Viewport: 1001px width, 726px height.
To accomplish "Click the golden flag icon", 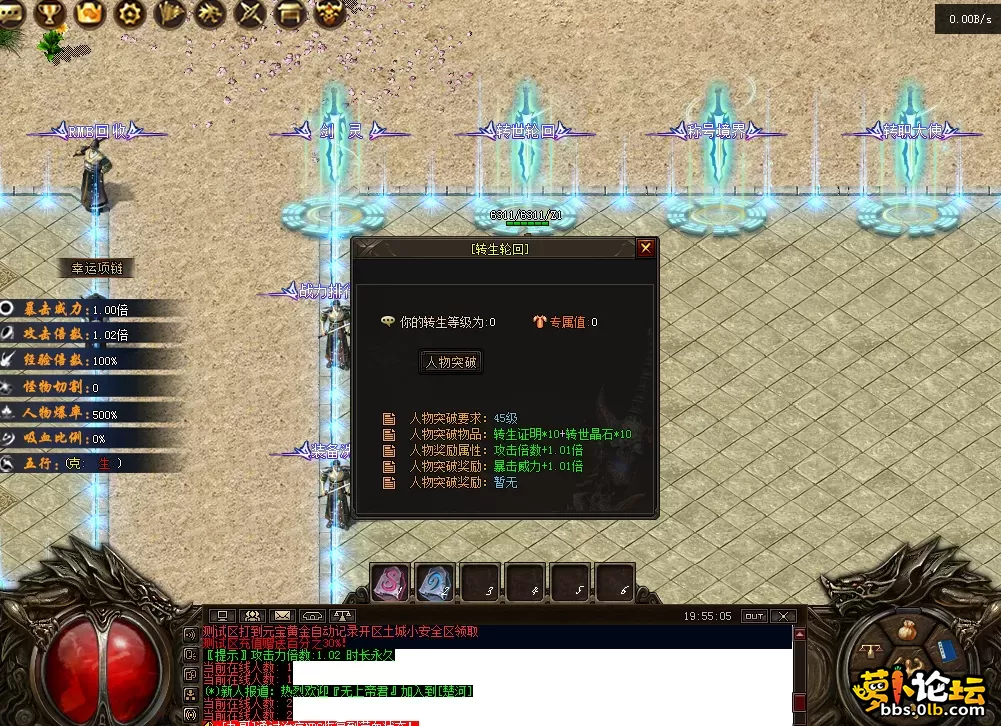I will pos(171,13).
